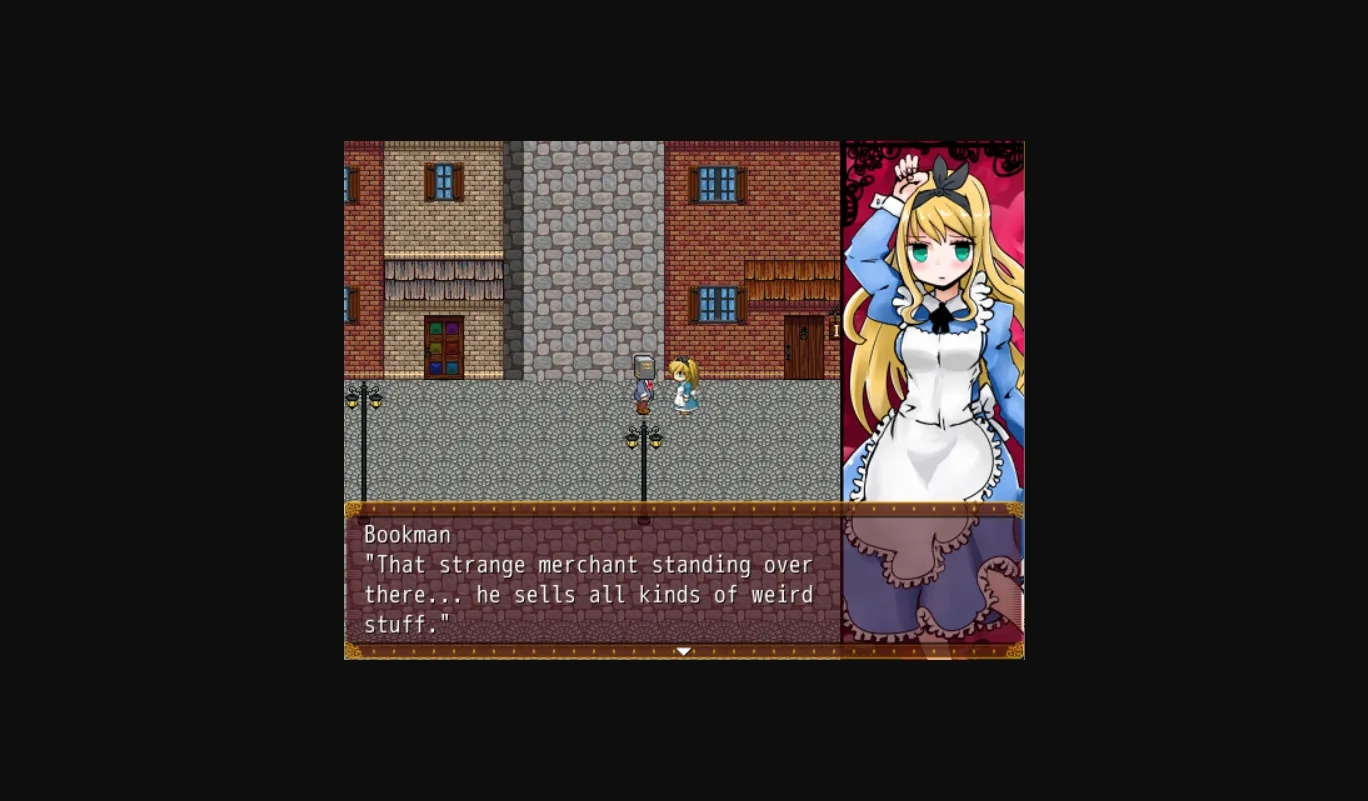Click the book-headed Bookman NPC sprite
1368x801 pixels.
pyautogui.click(x=643, y=383)
